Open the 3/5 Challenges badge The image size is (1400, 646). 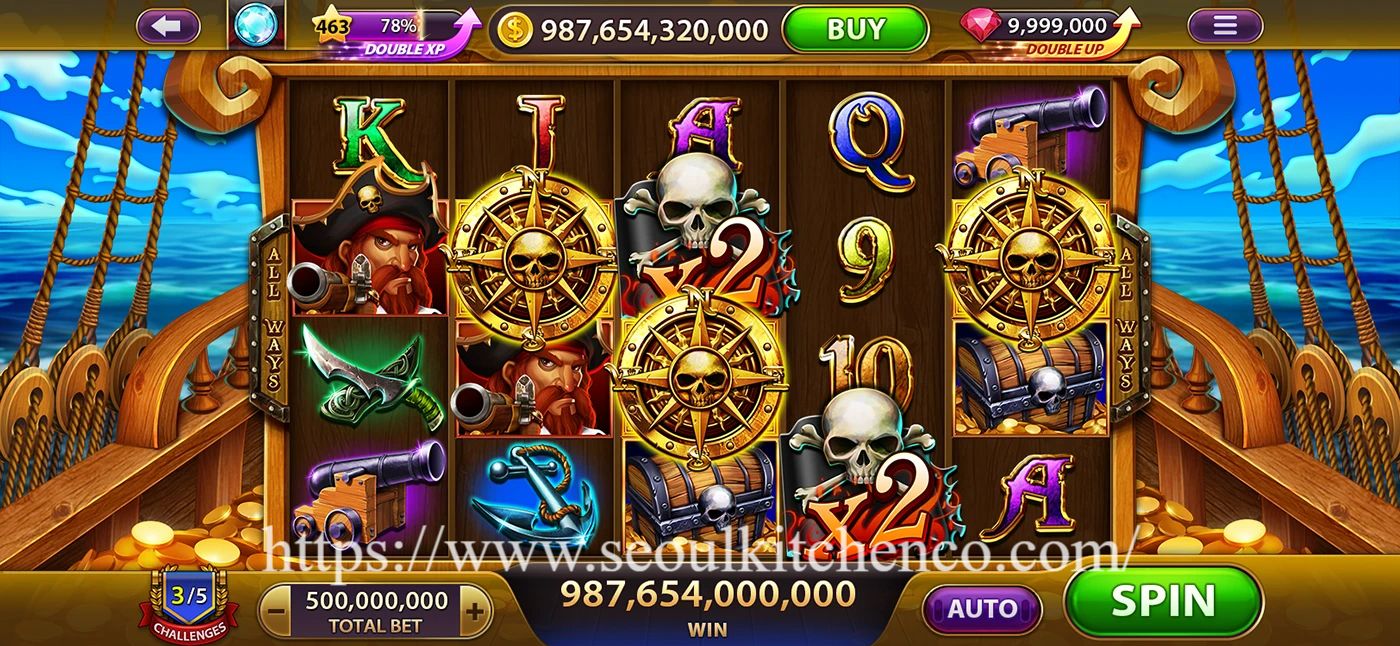pyautogui.click(x=188, y=605)
